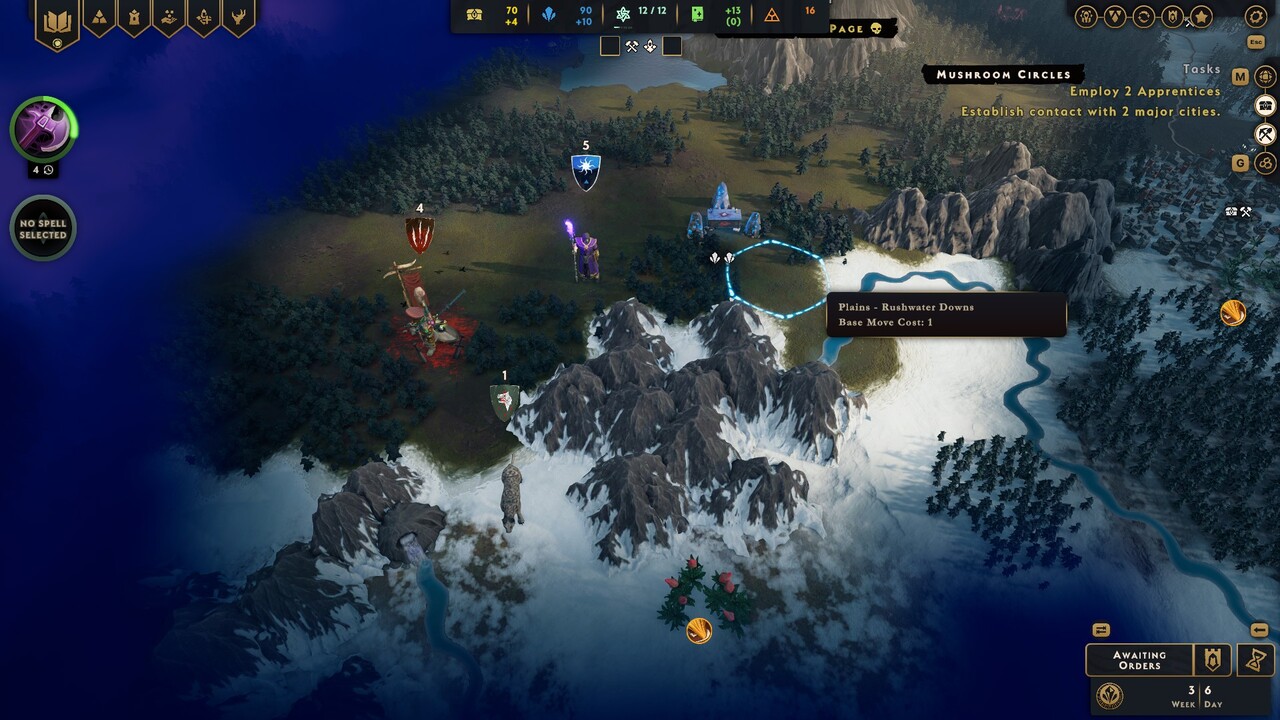Click the Awaiting Orders button
The image size is (1280, 720).
(x=1139, y=660)
